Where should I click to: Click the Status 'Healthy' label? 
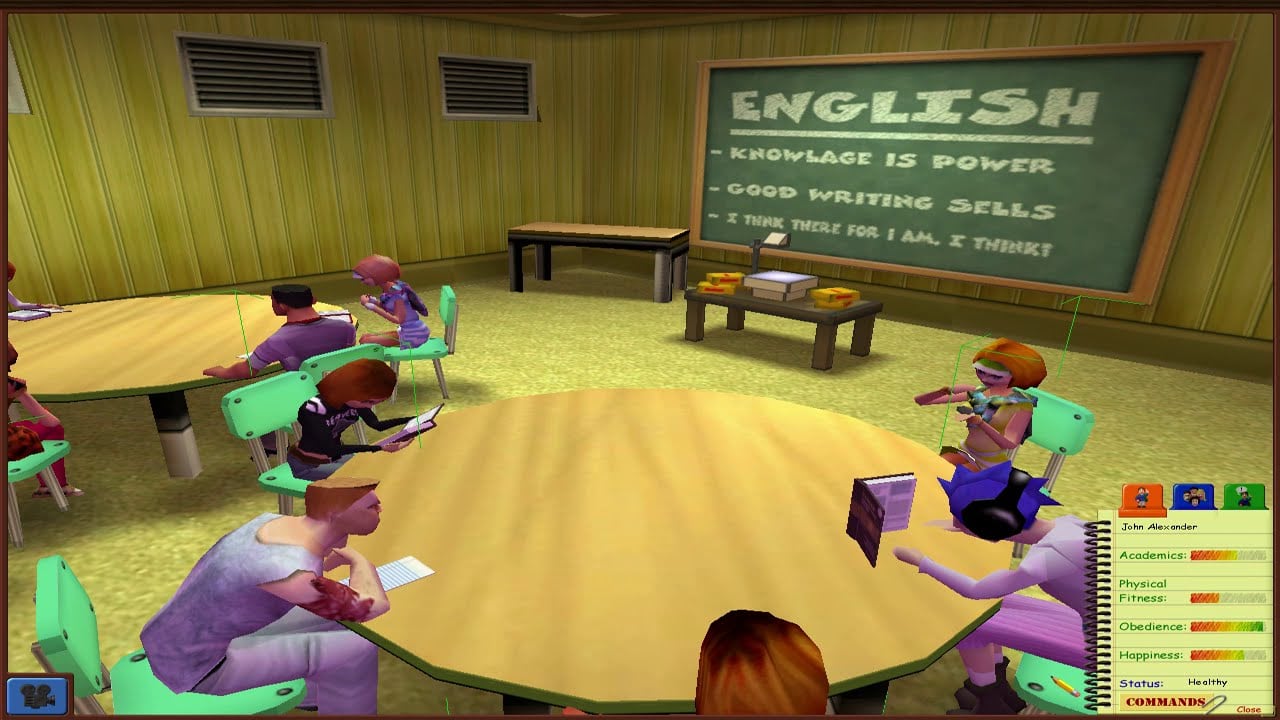point(1210,682)
